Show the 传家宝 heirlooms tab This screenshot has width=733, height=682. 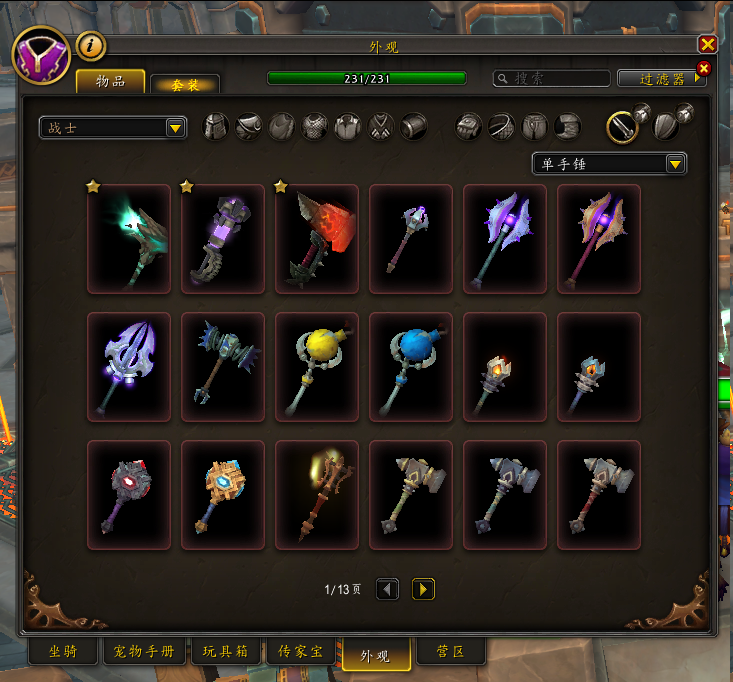pyautogui.click(x=301, y=652)
